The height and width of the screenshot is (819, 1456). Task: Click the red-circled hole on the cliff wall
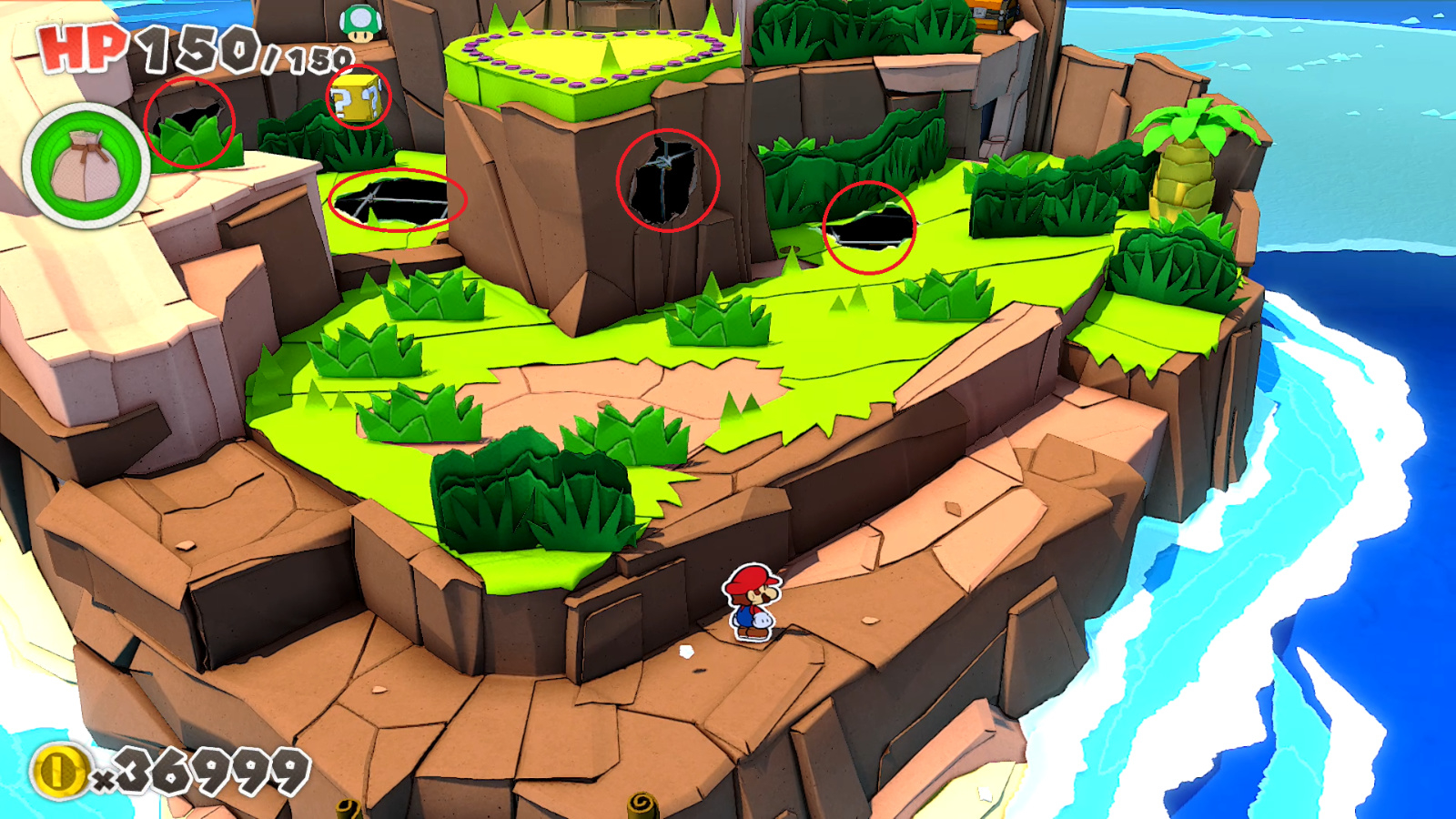click(669, 181)
